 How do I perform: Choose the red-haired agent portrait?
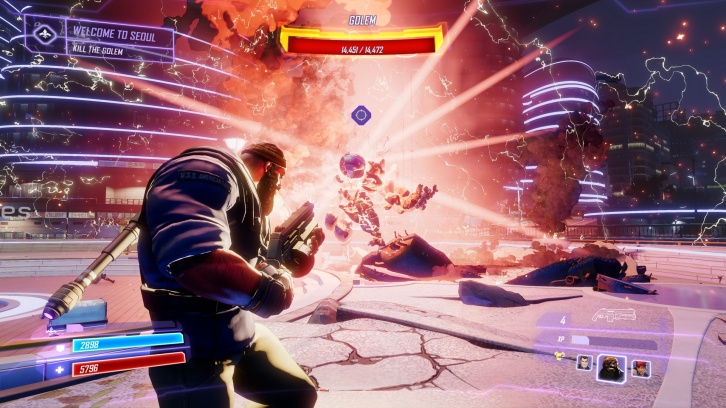point(640,368)
